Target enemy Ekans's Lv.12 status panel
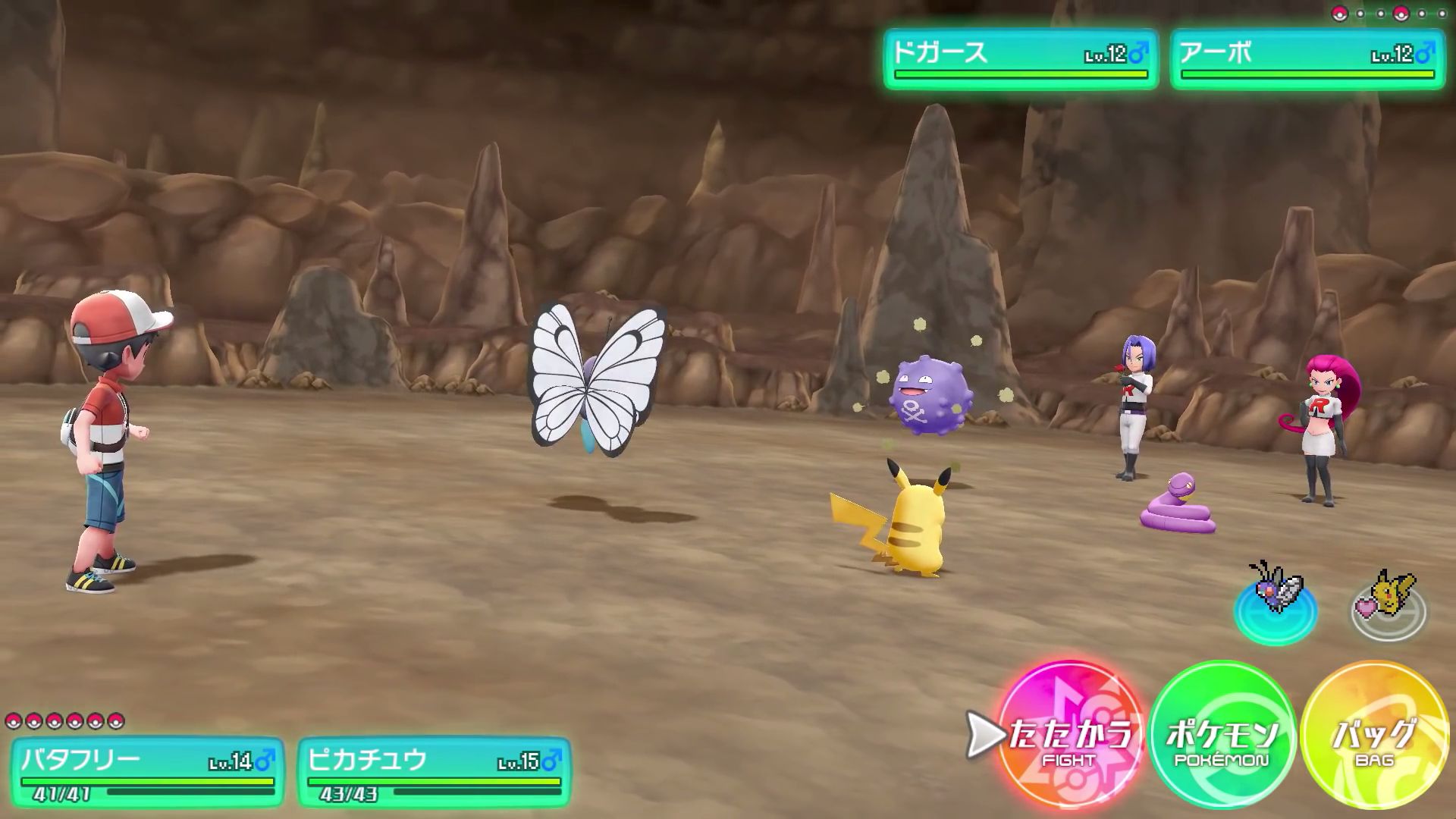The width and height of the screenshot is (1456, 819). click(x=1307, y=60)
